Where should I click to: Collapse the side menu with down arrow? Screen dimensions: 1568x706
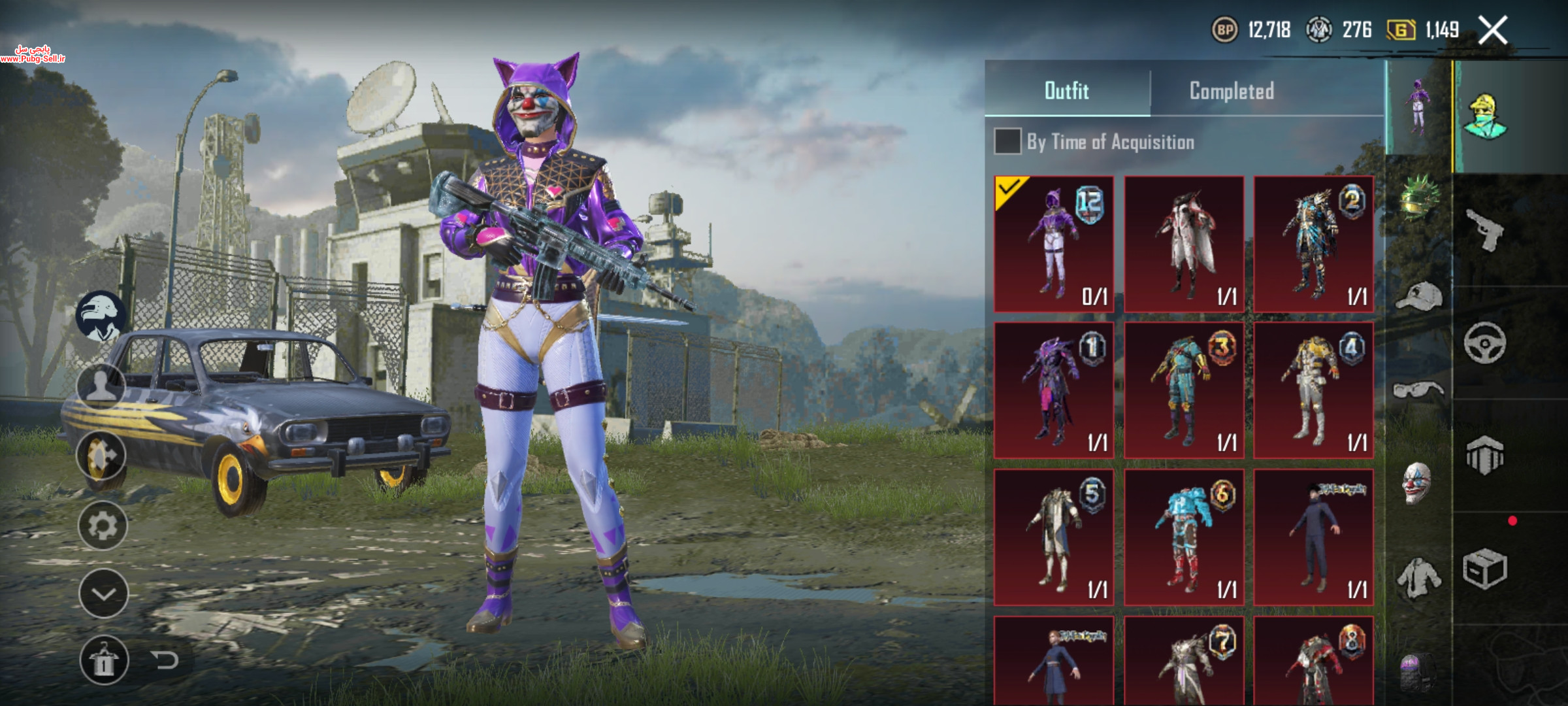pos(103,594)
